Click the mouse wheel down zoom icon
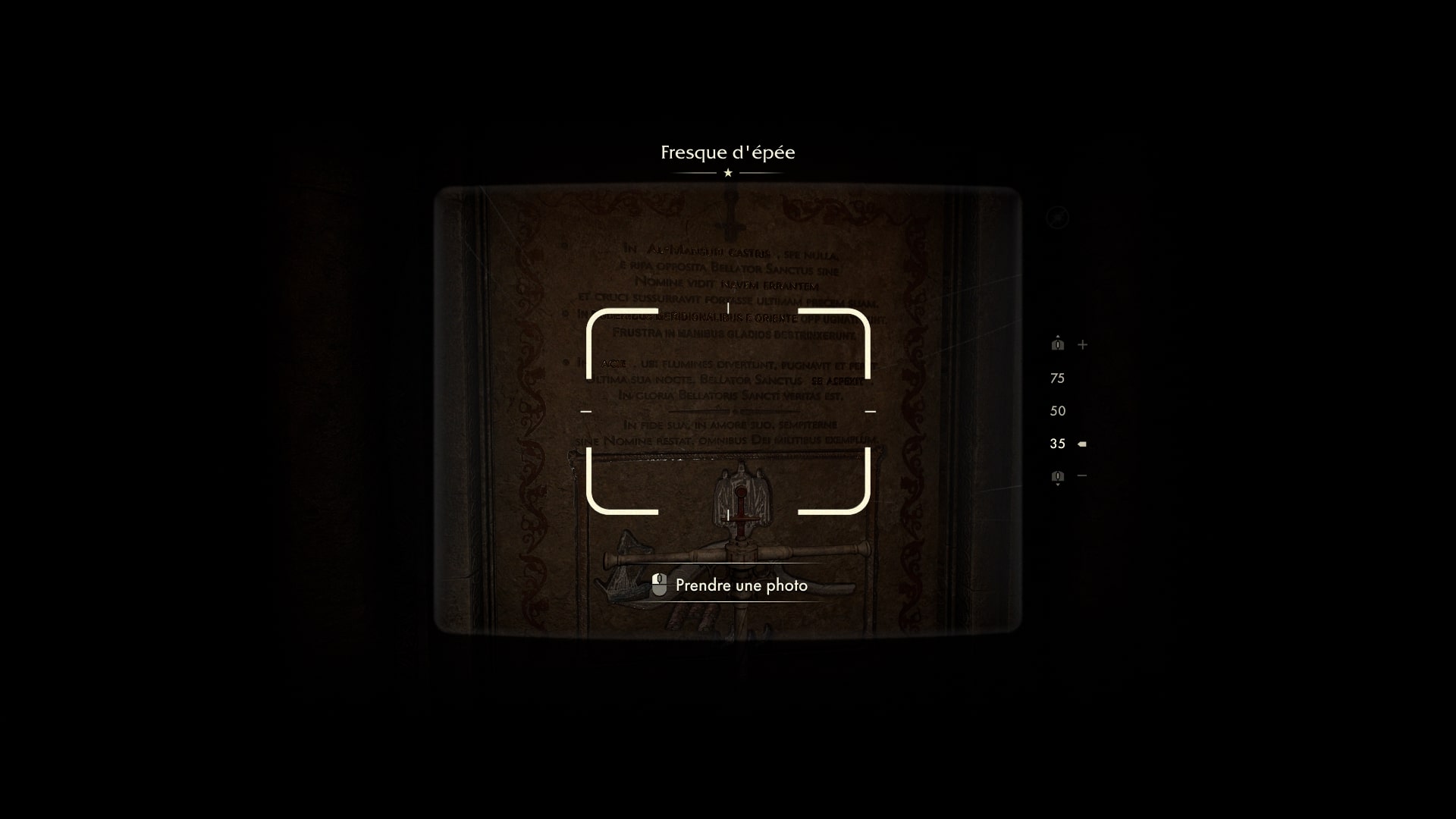Screen dimensions: 1456x819 [1057, 475]
